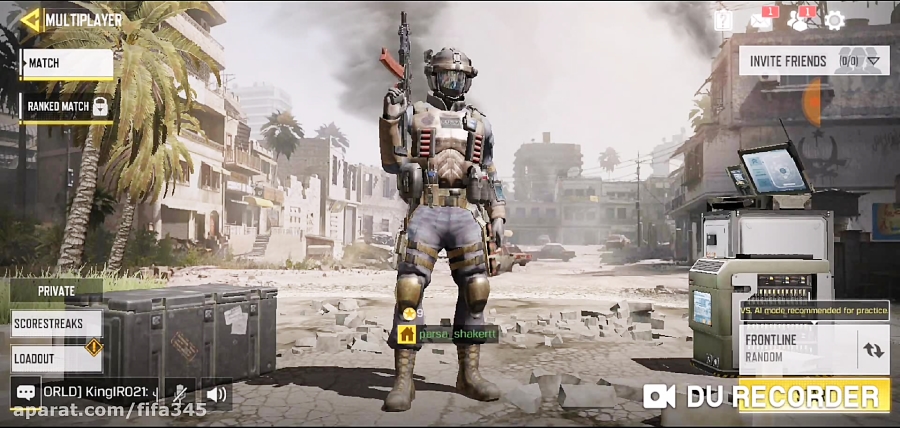
Task: Open the gear settings menu
Action: [835, 20]
